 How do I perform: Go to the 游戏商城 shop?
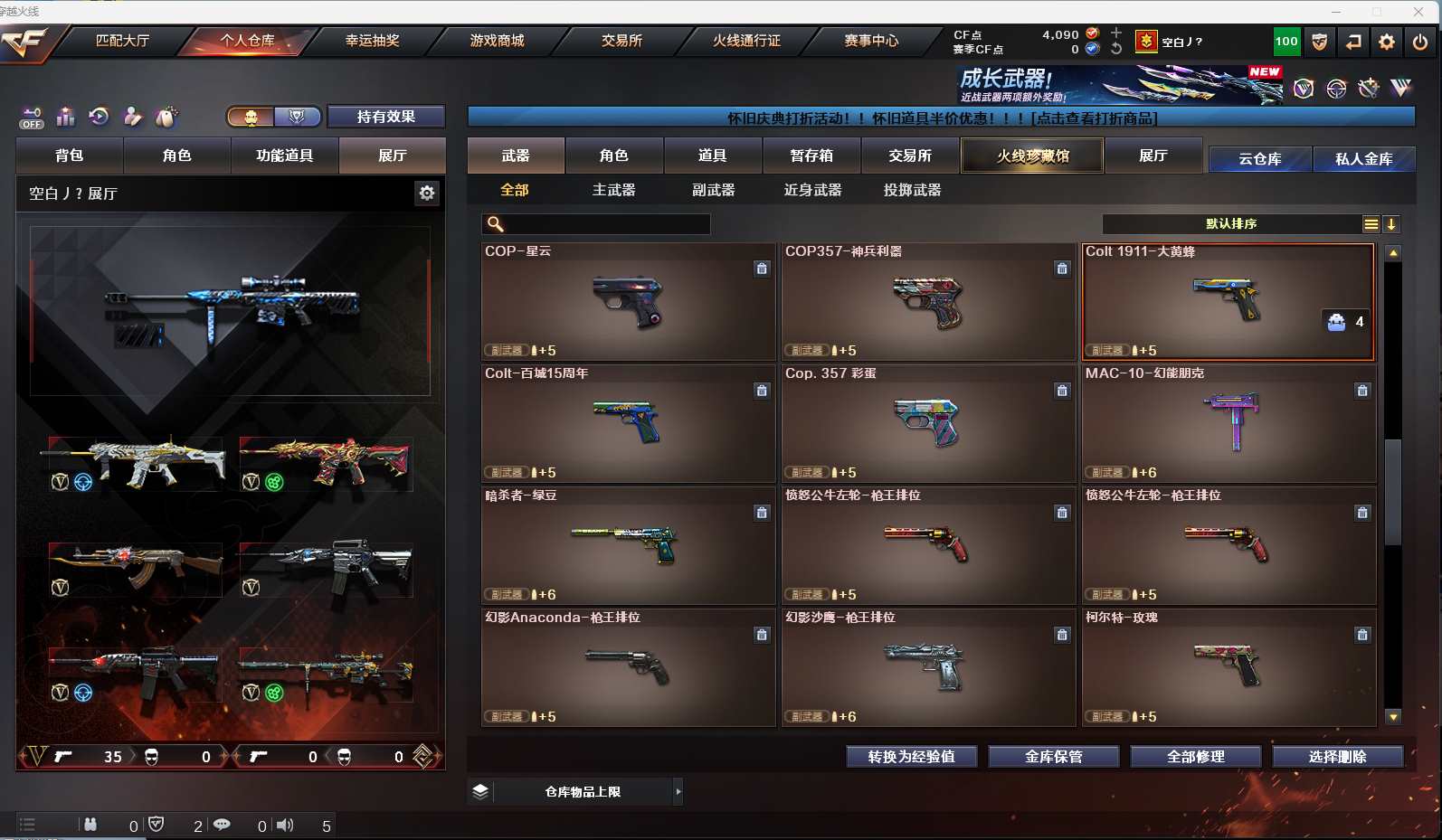(497, 41)
